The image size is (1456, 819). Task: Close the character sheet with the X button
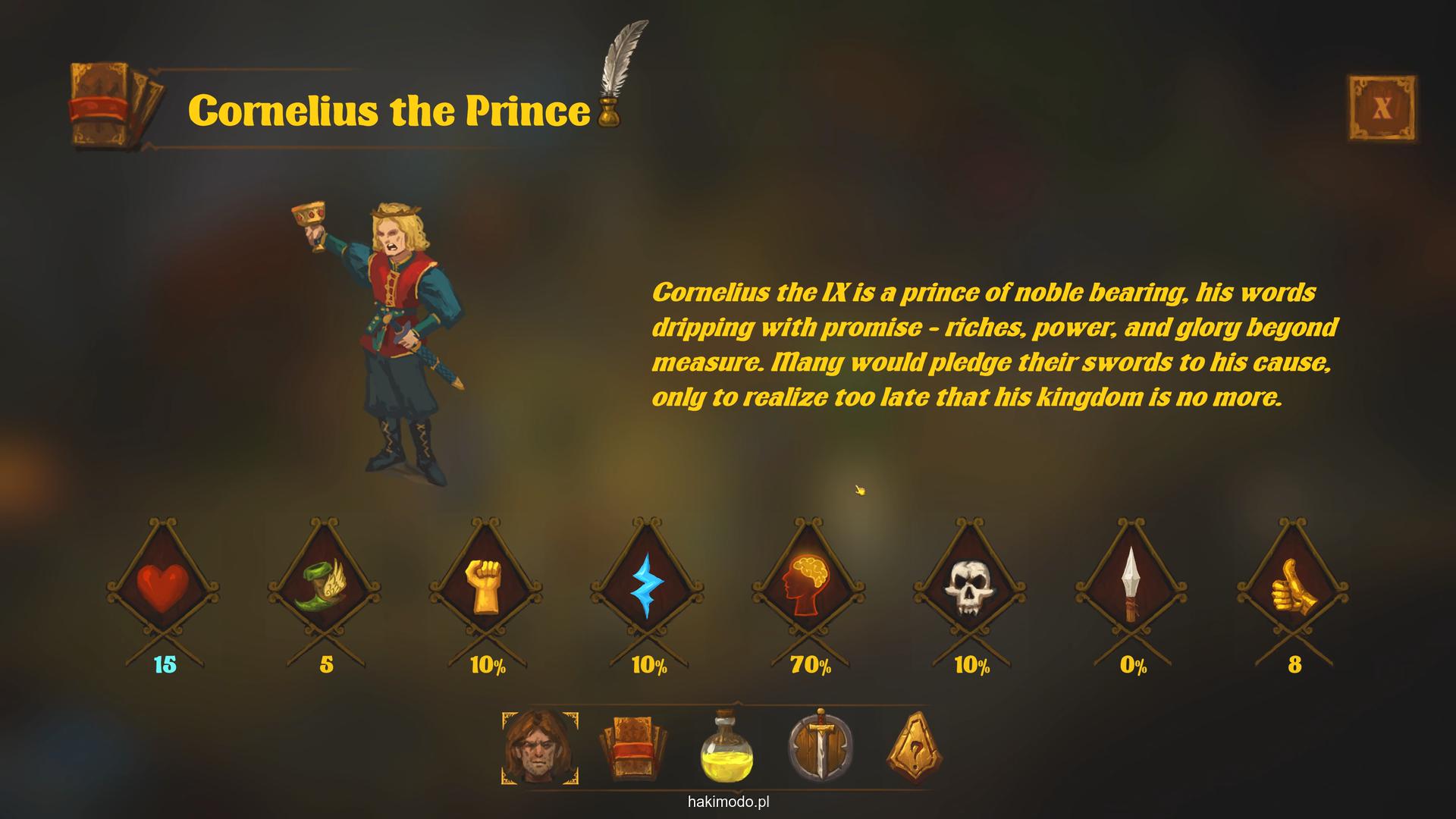[x=1382, y=108]
